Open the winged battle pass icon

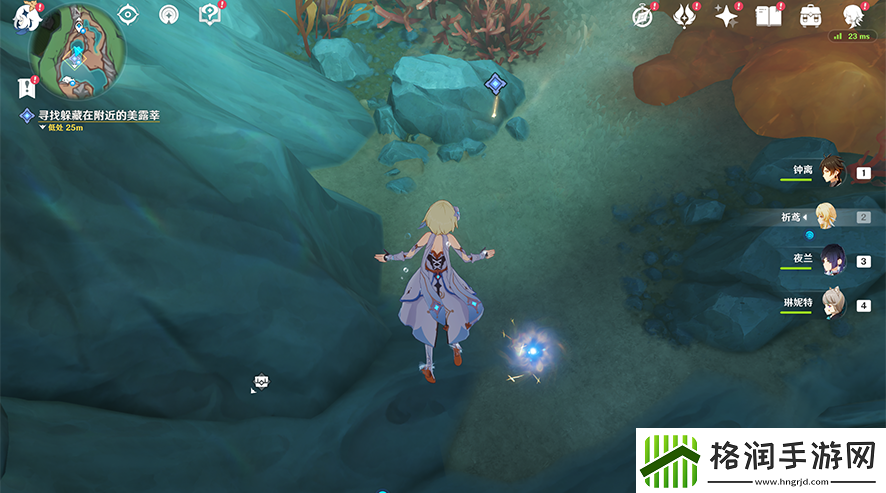685,15
